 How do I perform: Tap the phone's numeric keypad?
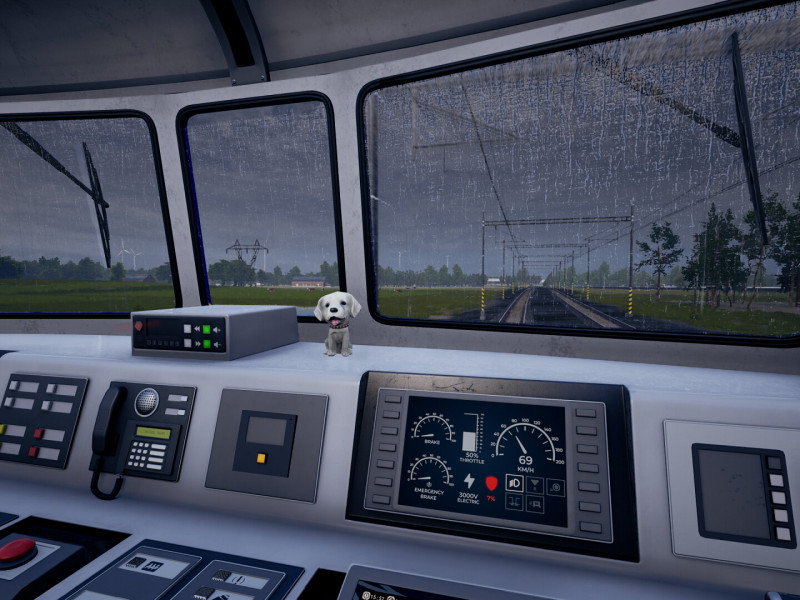(147, 456)
